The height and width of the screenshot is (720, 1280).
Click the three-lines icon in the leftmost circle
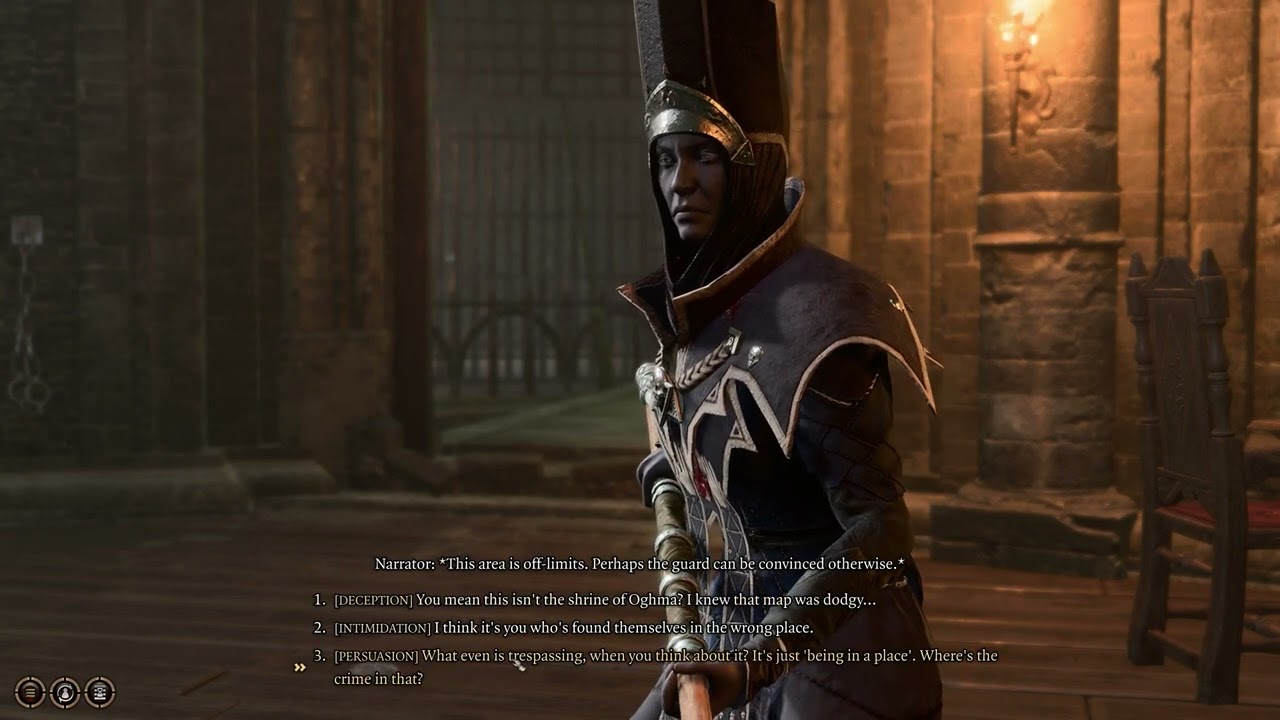coord(30,694)
